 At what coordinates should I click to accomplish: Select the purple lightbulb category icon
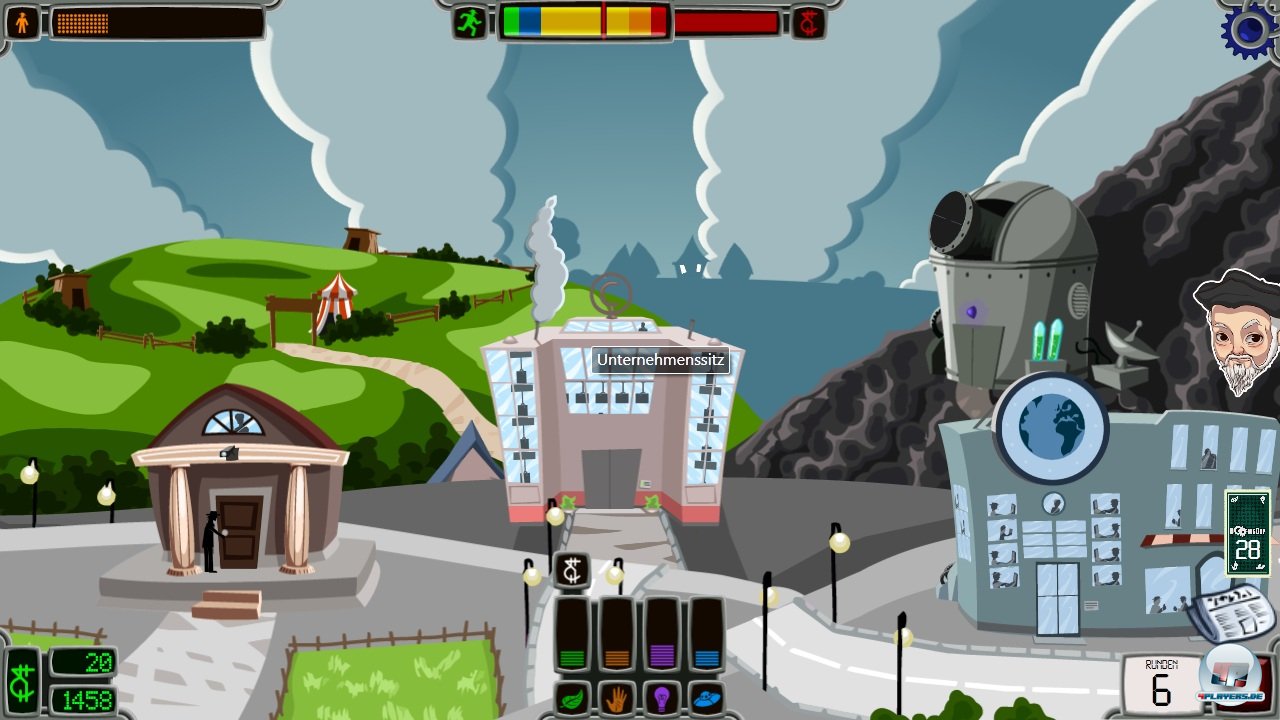pyautogui.click(x=661, y=697)
